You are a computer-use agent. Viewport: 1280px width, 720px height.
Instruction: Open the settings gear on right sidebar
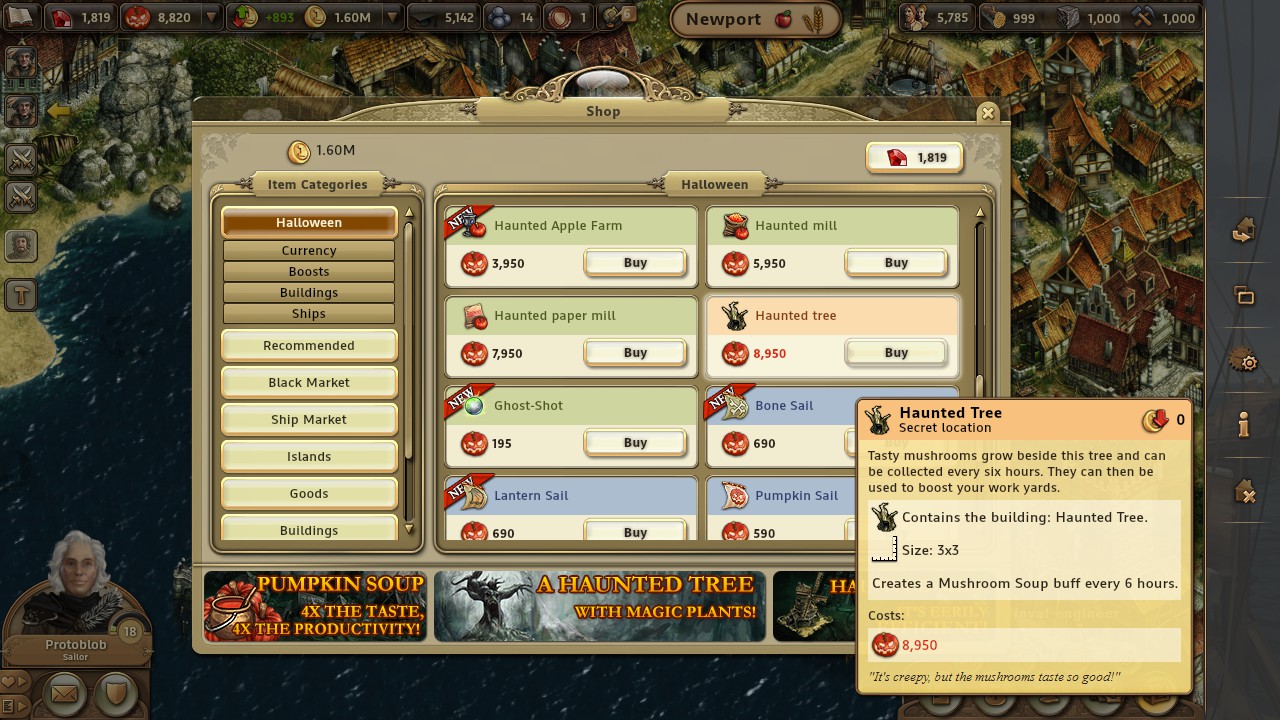click(1244, 362)
